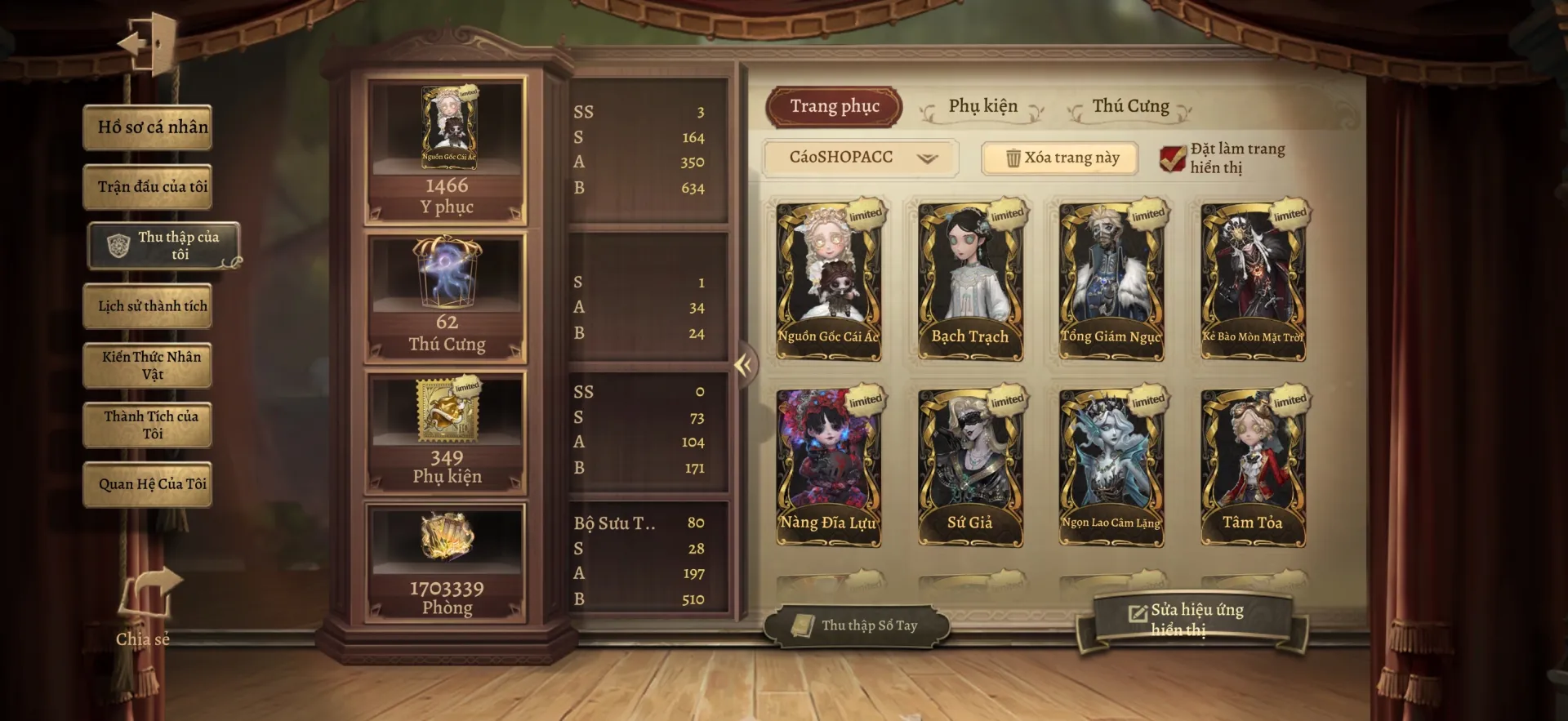Screen dimensions: 1568x721
Task: Select the Y phục collection shelf
Action: [x=446, y=152]
